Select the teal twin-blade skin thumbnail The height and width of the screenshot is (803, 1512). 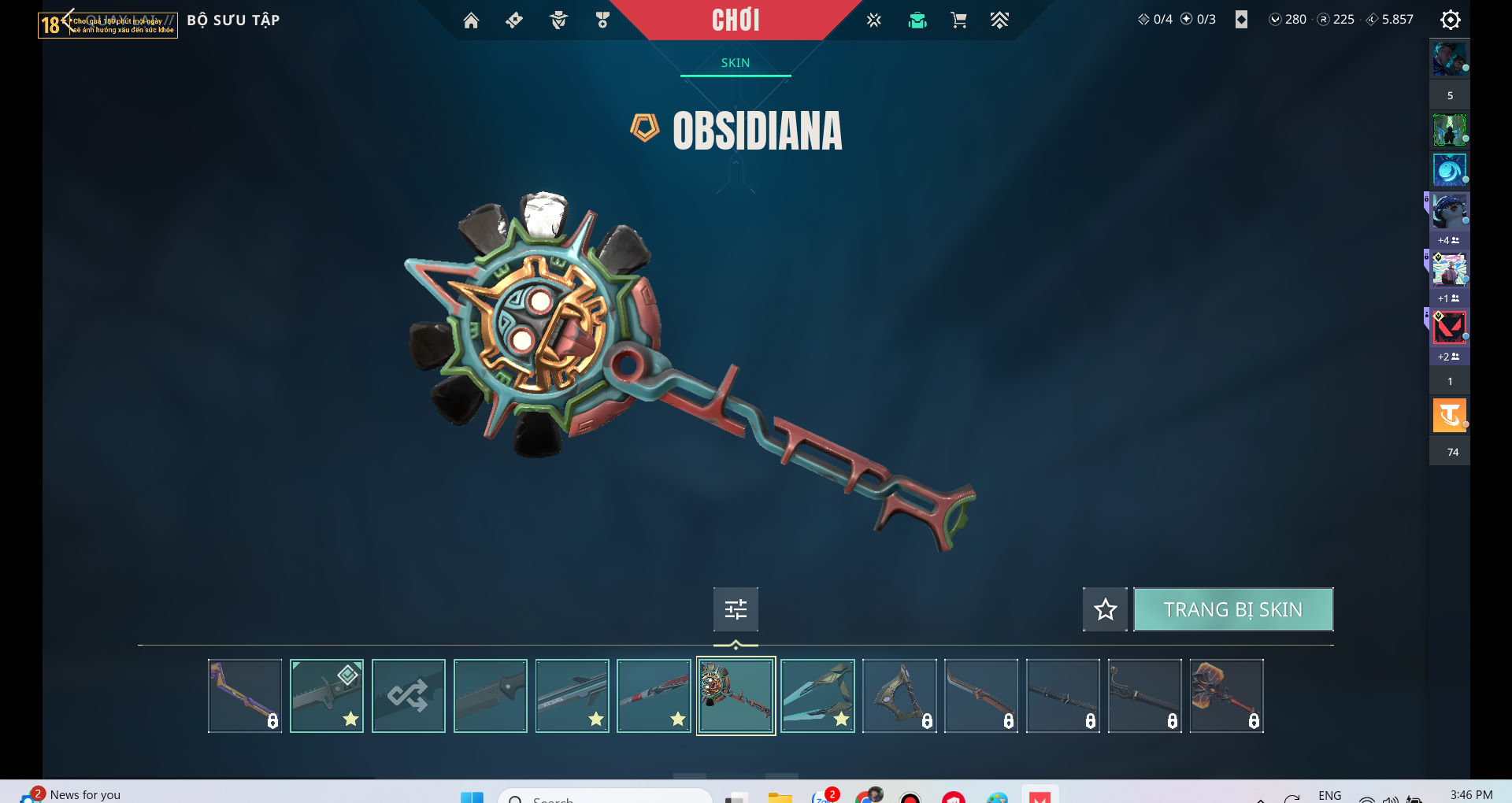pyautogui.click(x=817, y=696)
